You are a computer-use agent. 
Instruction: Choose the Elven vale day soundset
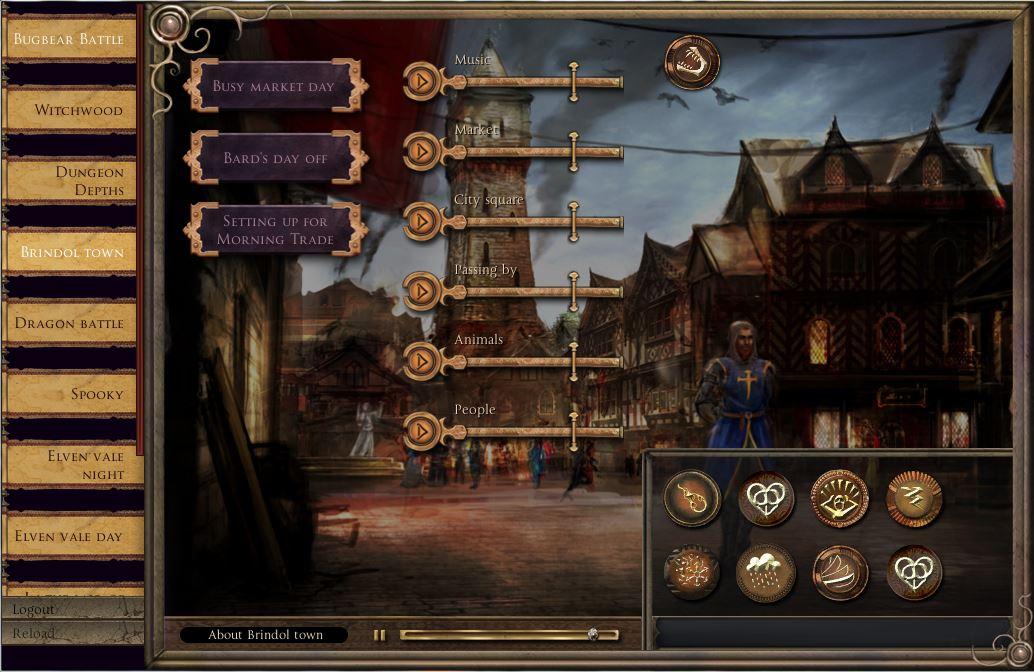(72, 536)
